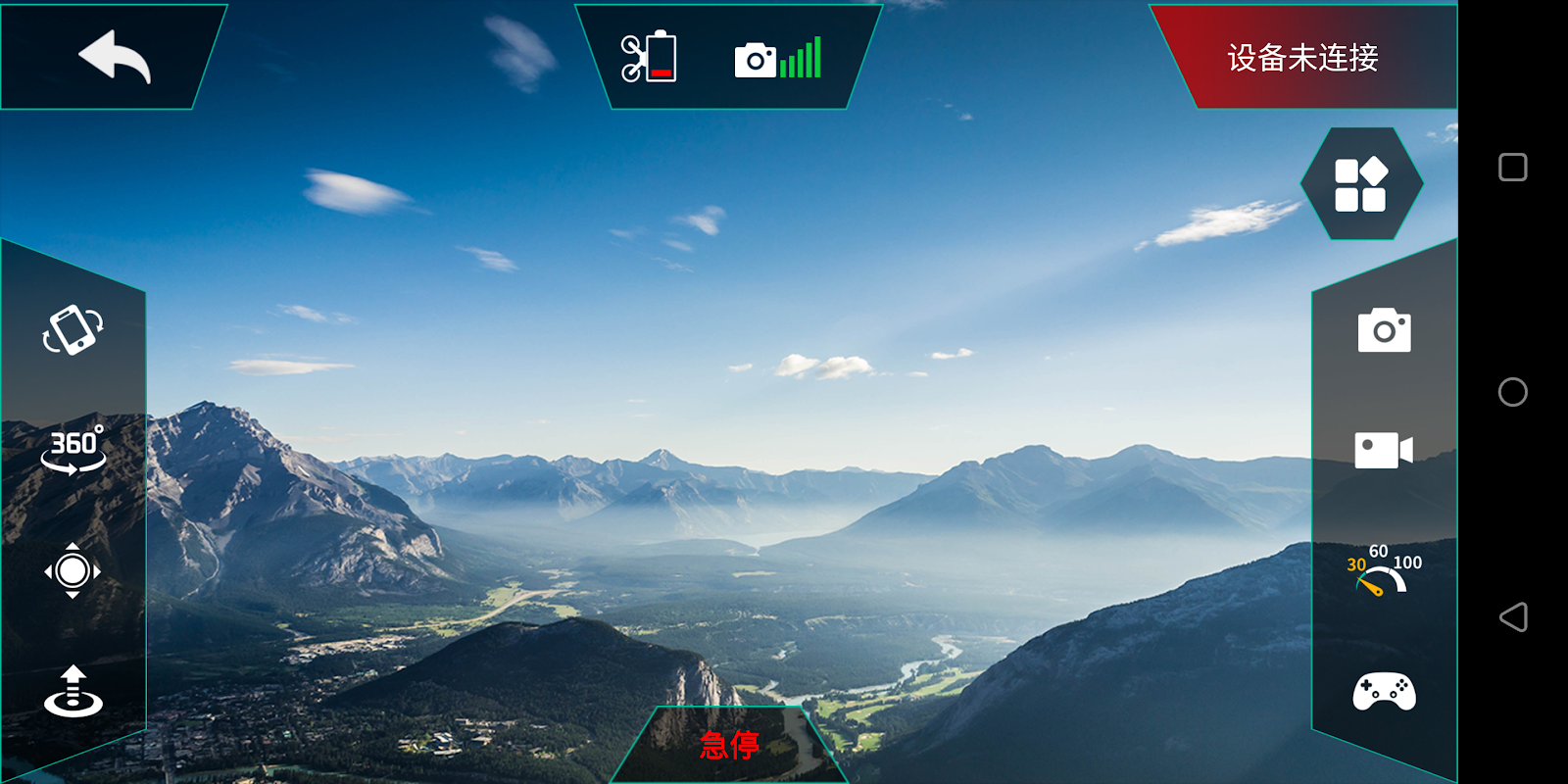Tap the Android home circle button
The height and width of the screenshot is (784, 1568).
click(x=1512, y=392)
